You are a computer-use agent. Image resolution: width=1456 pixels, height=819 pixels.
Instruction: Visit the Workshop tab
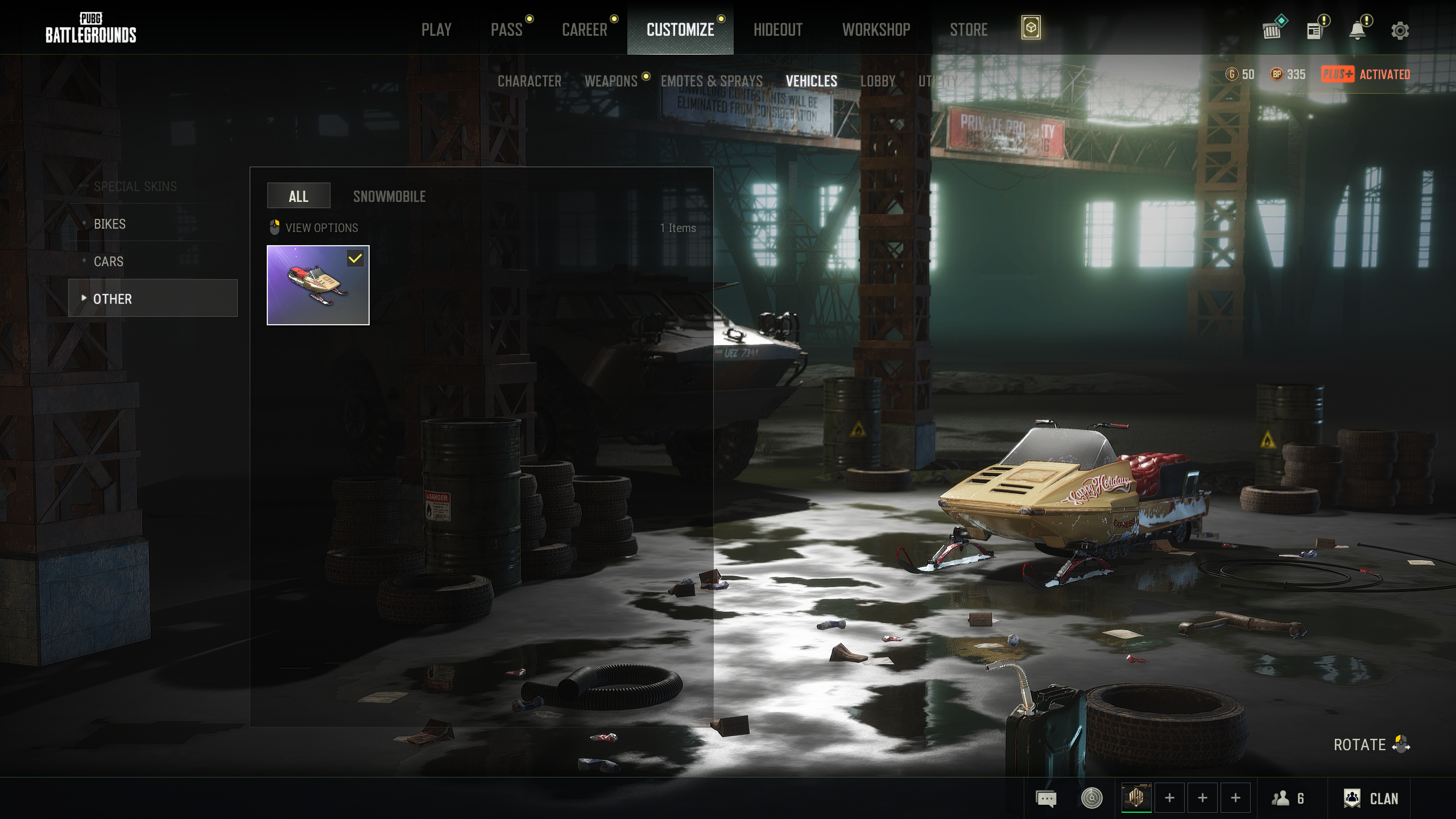(x=876, y=30)
